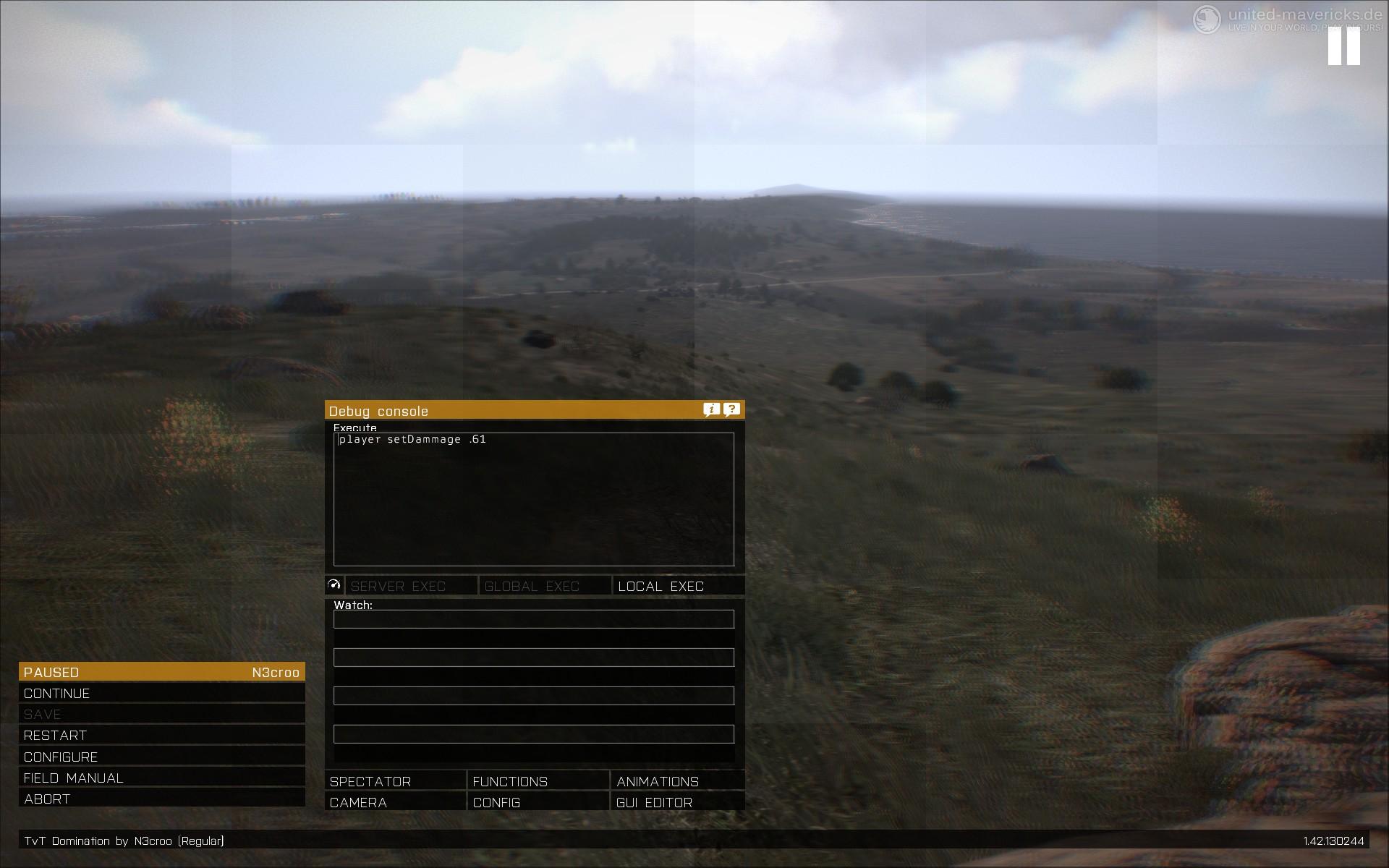Open the Config viewer
The image size is (1389, 868).
coord(538,803)
